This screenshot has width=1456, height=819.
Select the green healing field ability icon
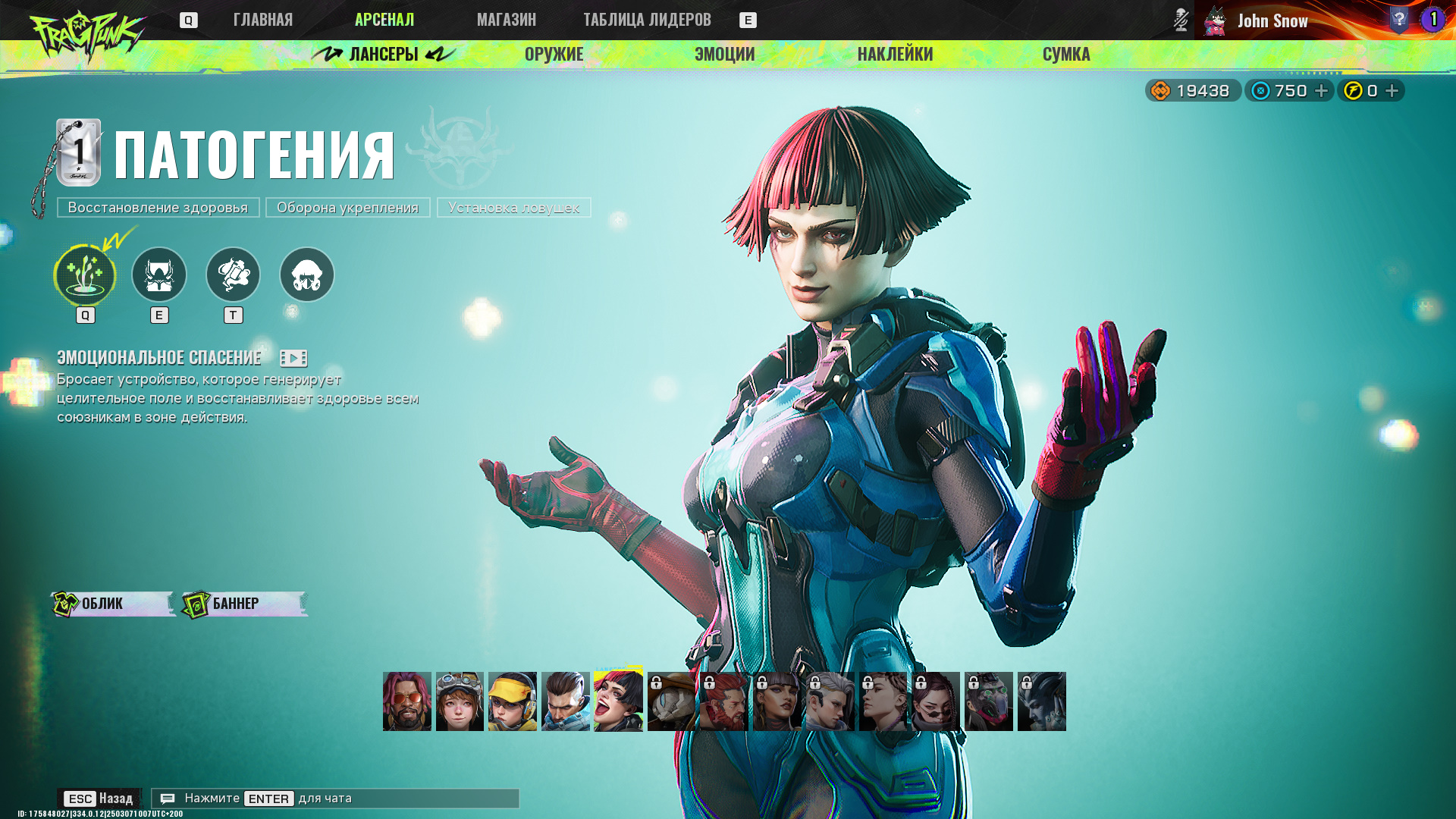point(85,275)
